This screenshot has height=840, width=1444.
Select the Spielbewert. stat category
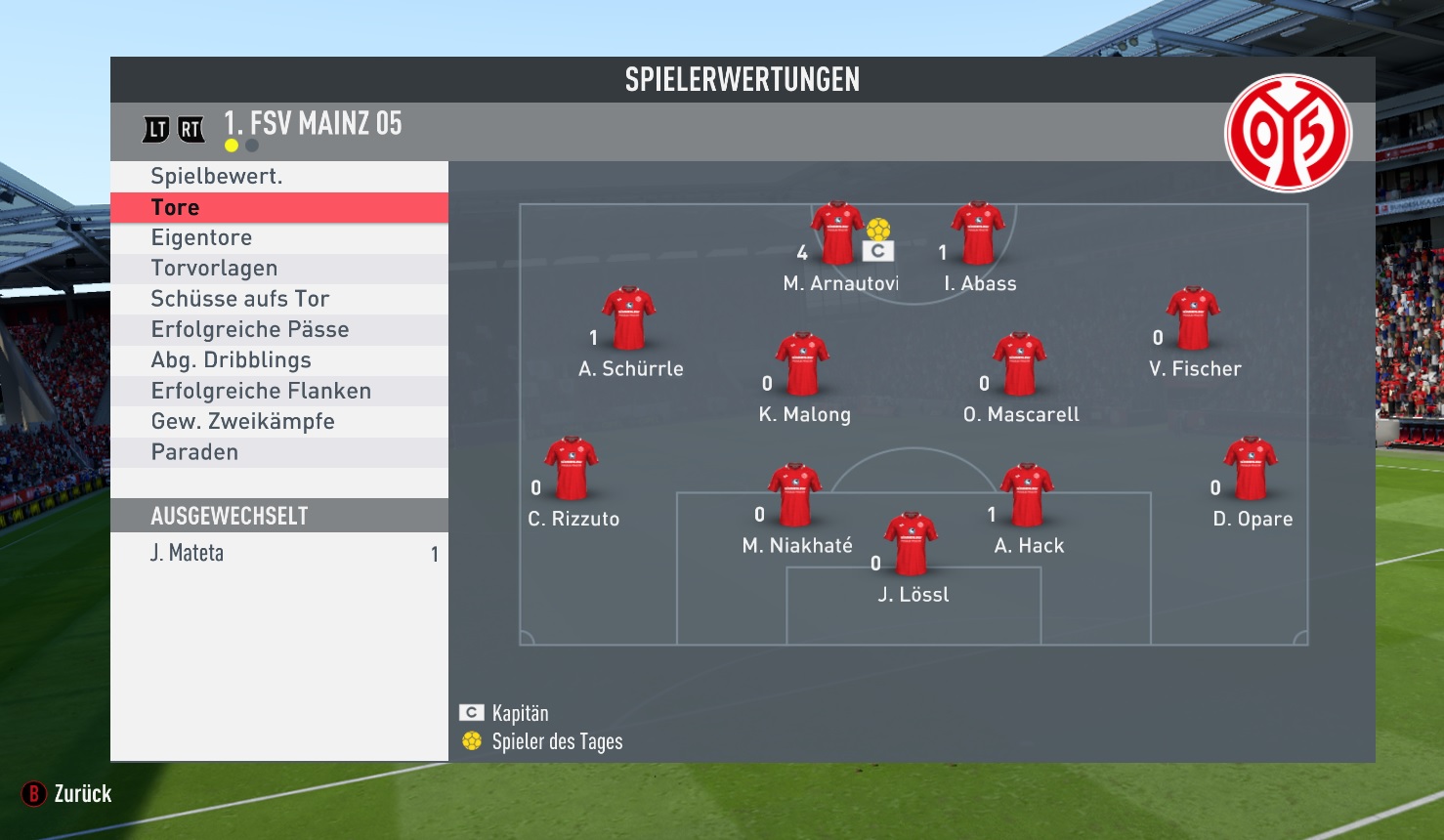point(278,177)
